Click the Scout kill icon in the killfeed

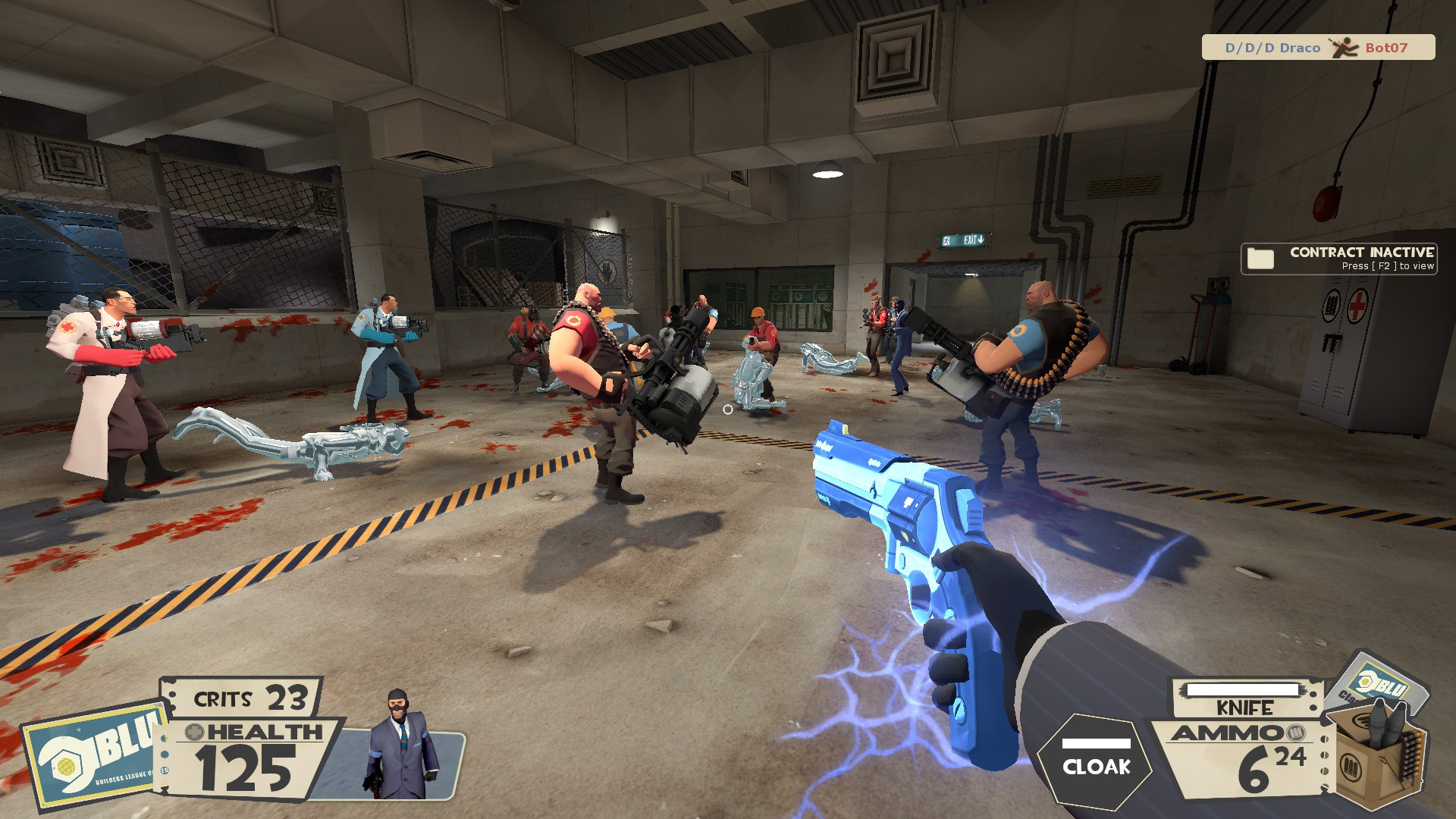point(1345,47)
